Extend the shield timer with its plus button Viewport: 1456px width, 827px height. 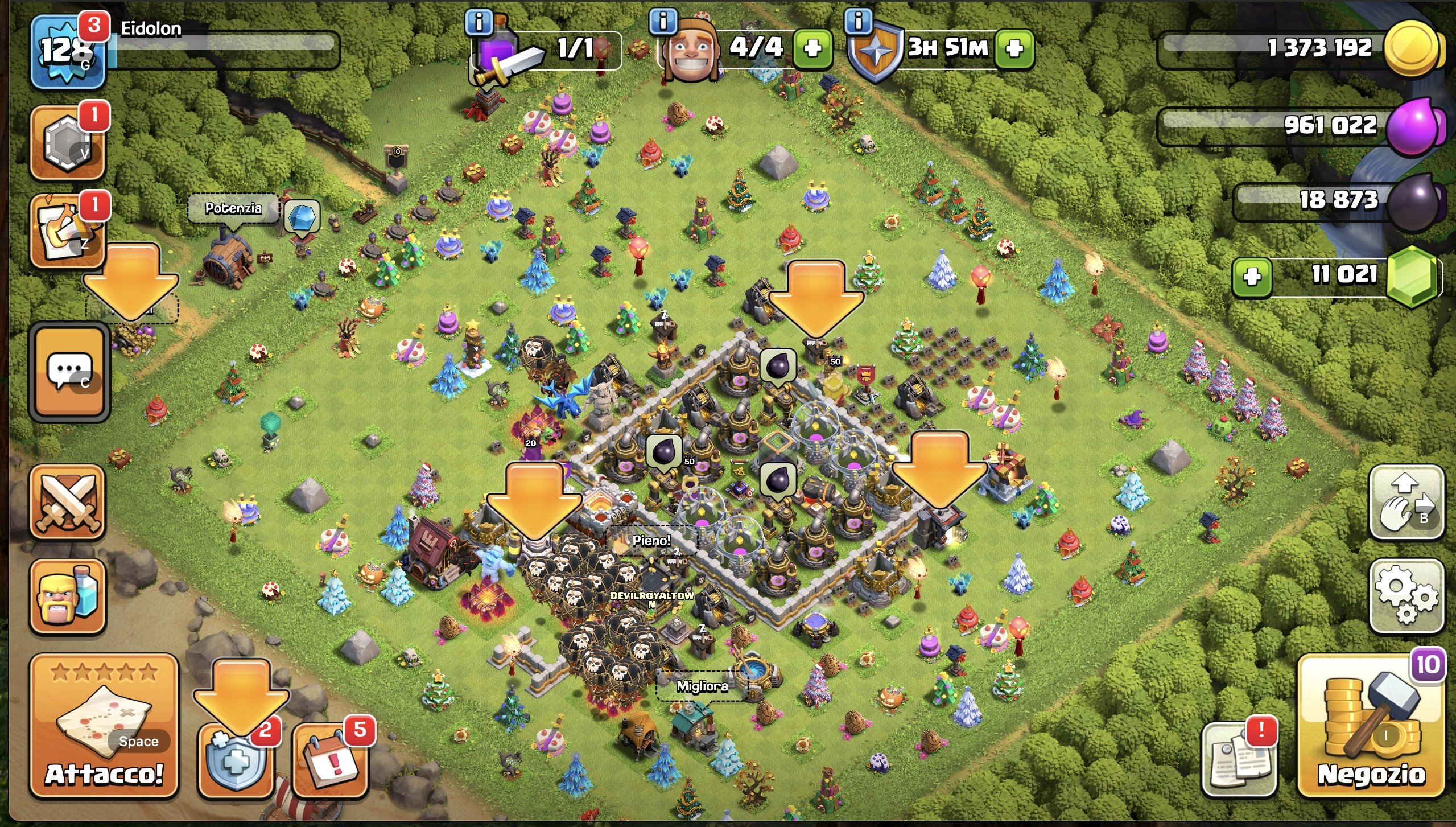point(1014,48)
